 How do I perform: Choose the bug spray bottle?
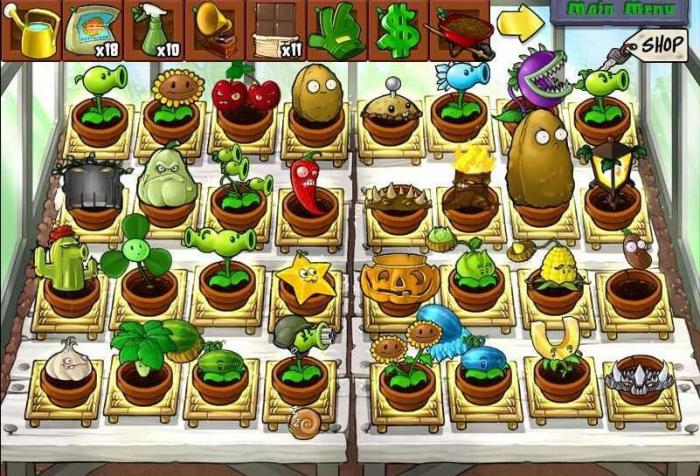[153, 30]
